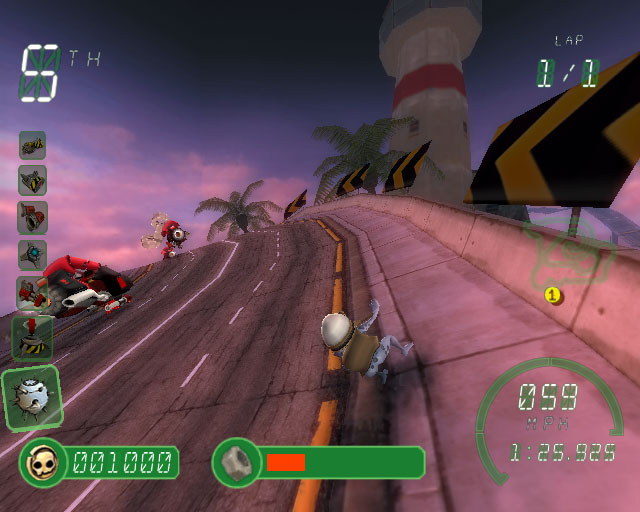The width and height of the screenshot is (640, 512).
Task: Select the yellow number 1 minimap marker
Action: (551, 294)
